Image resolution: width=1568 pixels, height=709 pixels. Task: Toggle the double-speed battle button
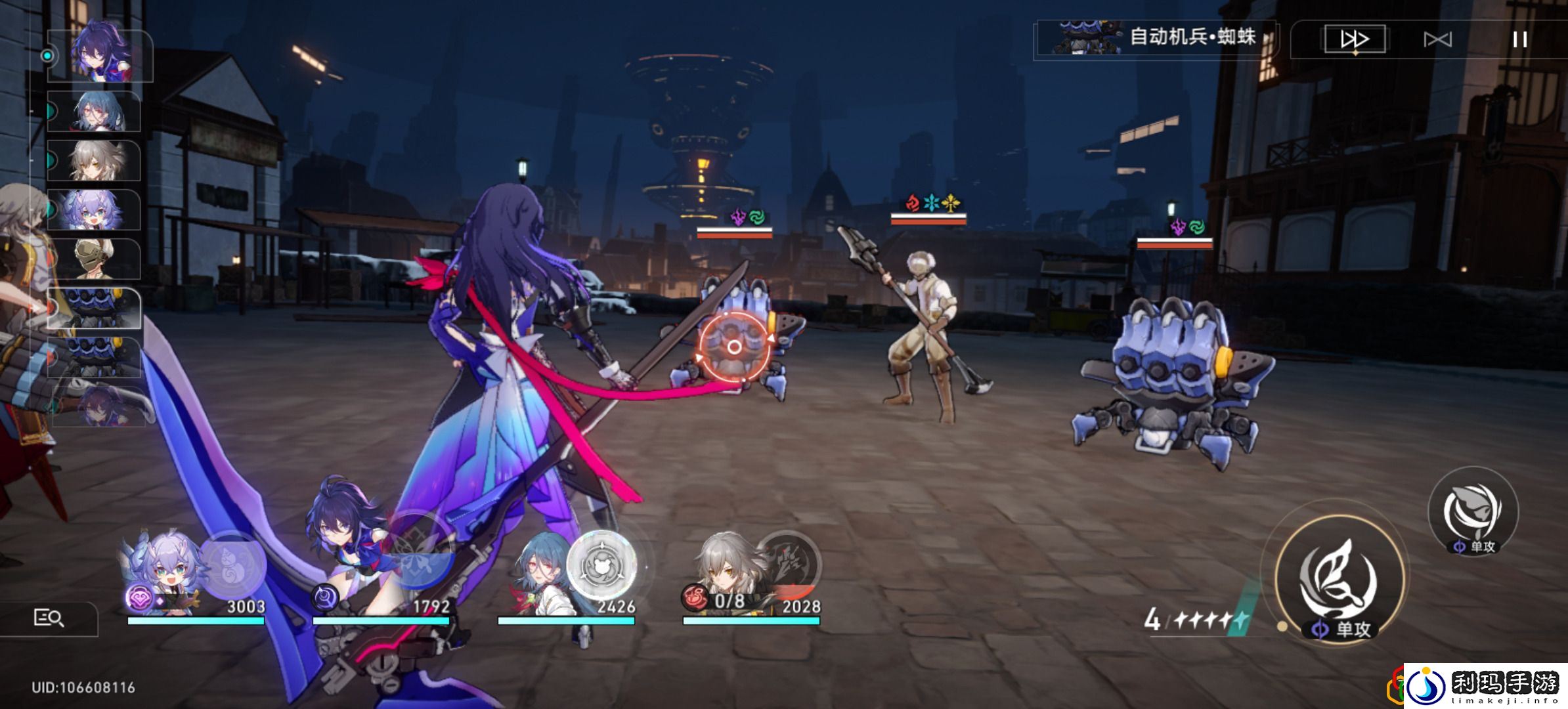click(x=1354, y=39)
